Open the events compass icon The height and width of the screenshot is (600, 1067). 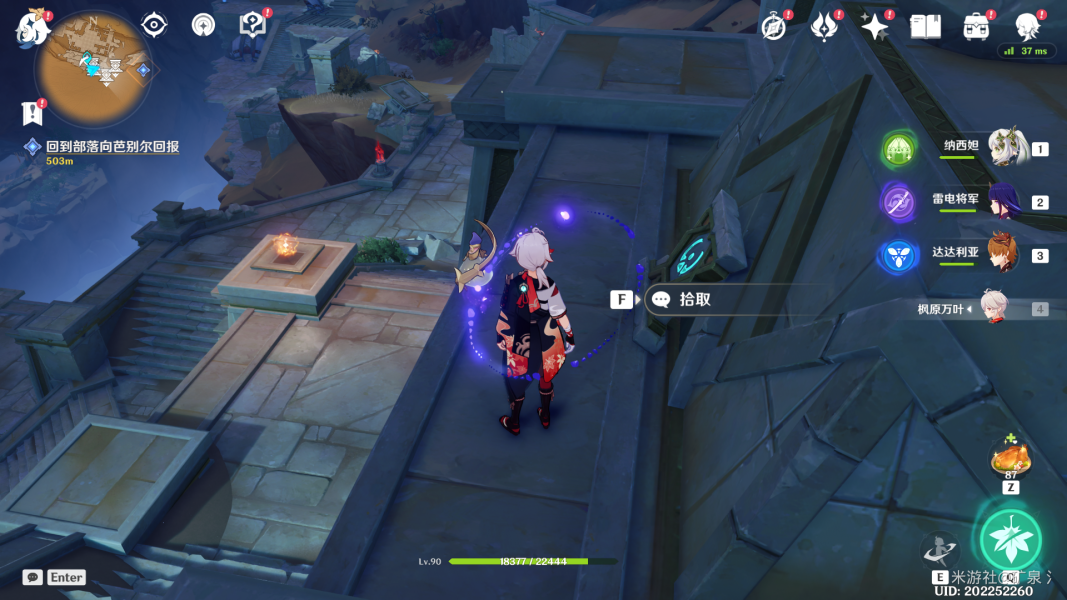[x=774, y=27]
